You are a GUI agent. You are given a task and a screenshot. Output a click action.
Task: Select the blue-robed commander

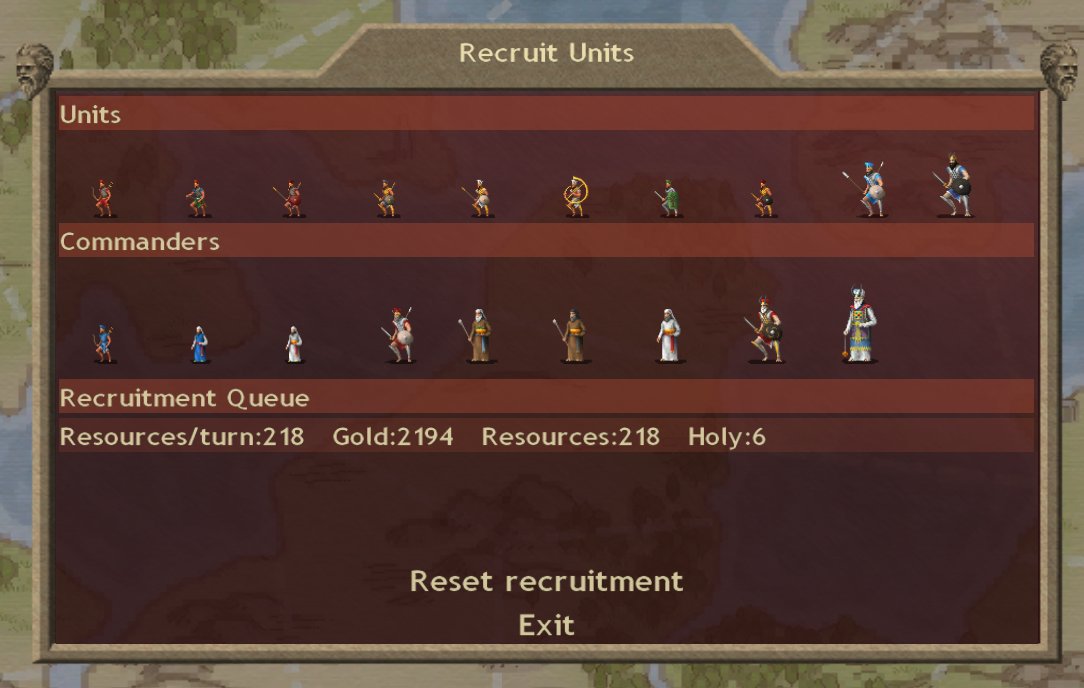(199, 344)
